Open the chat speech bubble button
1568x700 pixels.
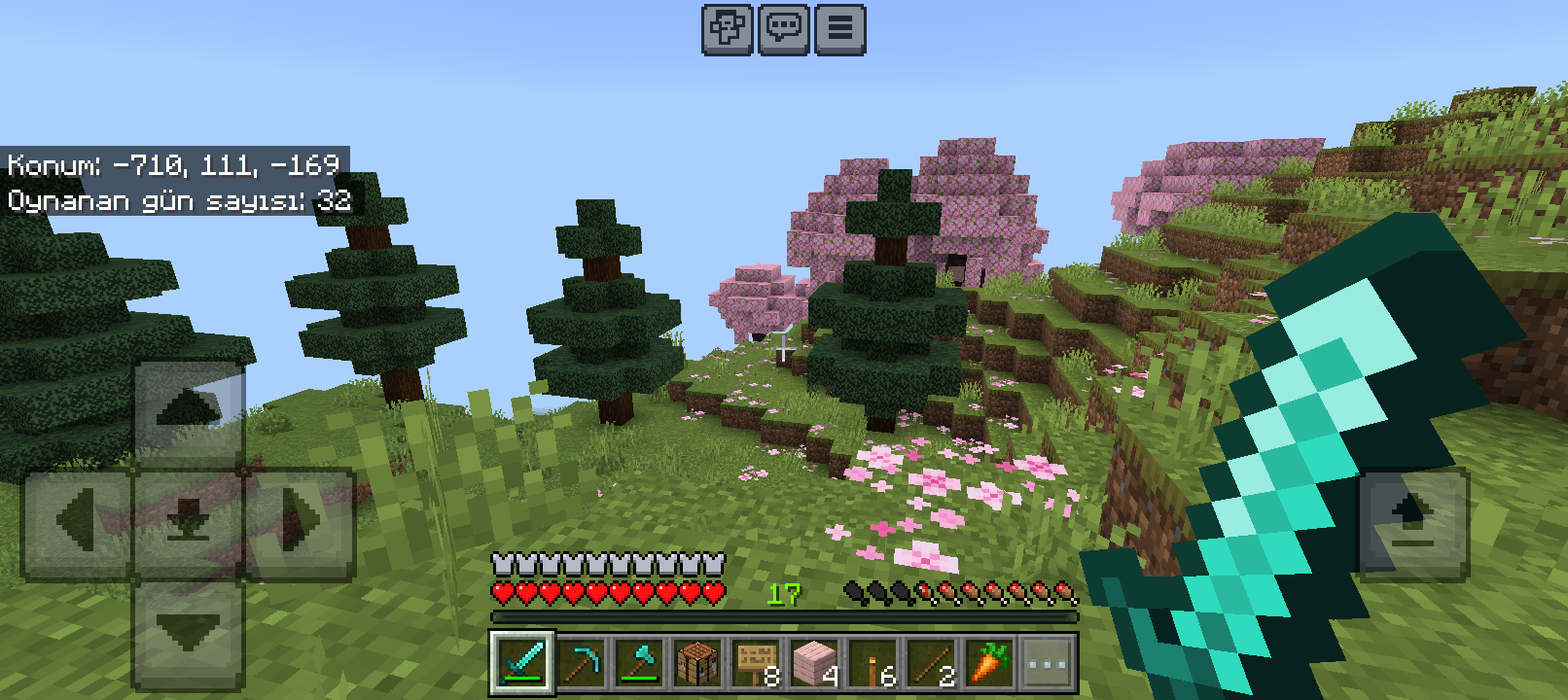(x=784, y=29)
